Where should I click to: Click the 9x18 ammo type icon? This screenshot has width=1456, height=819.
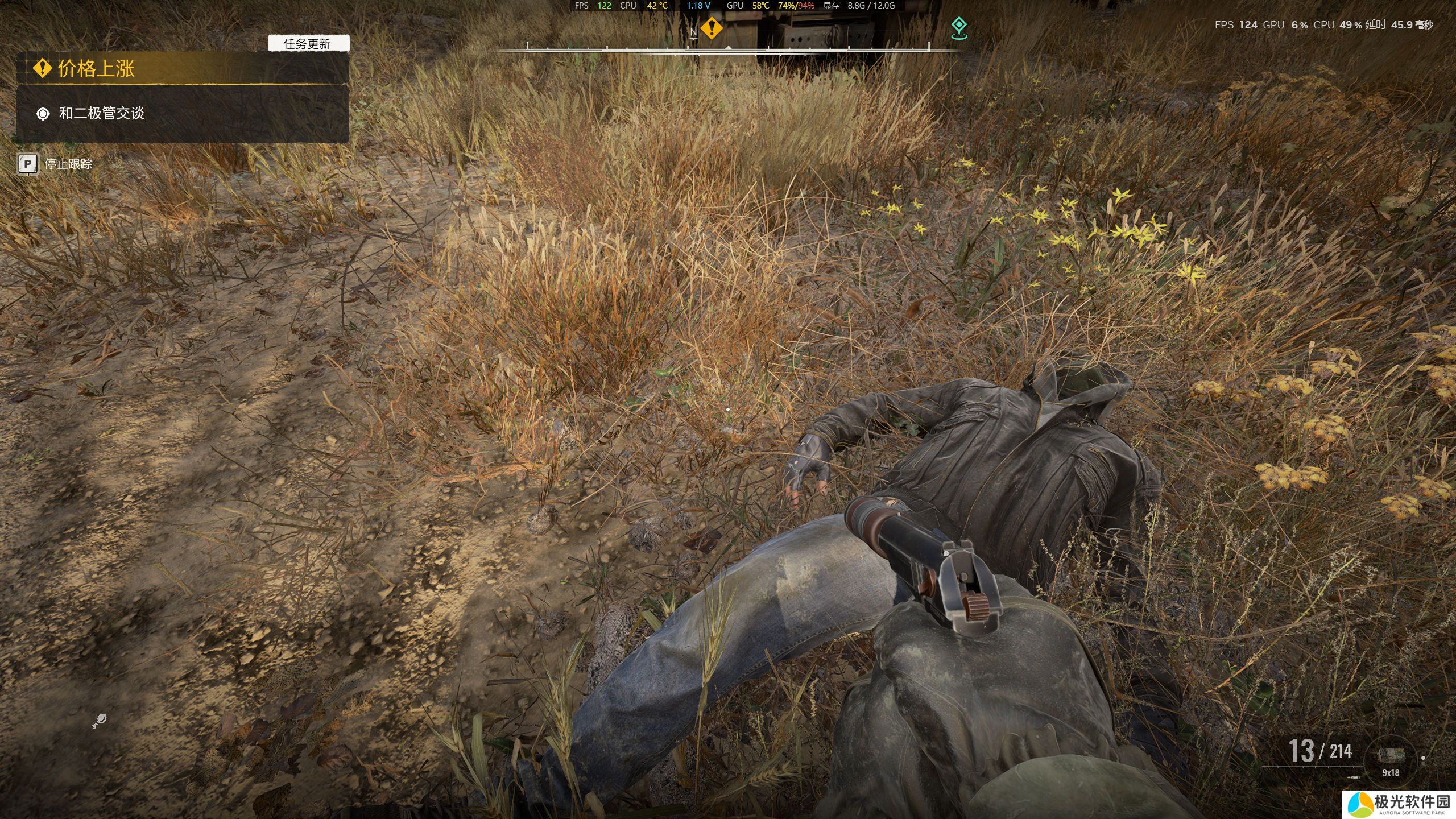(x=1391, y=756)
